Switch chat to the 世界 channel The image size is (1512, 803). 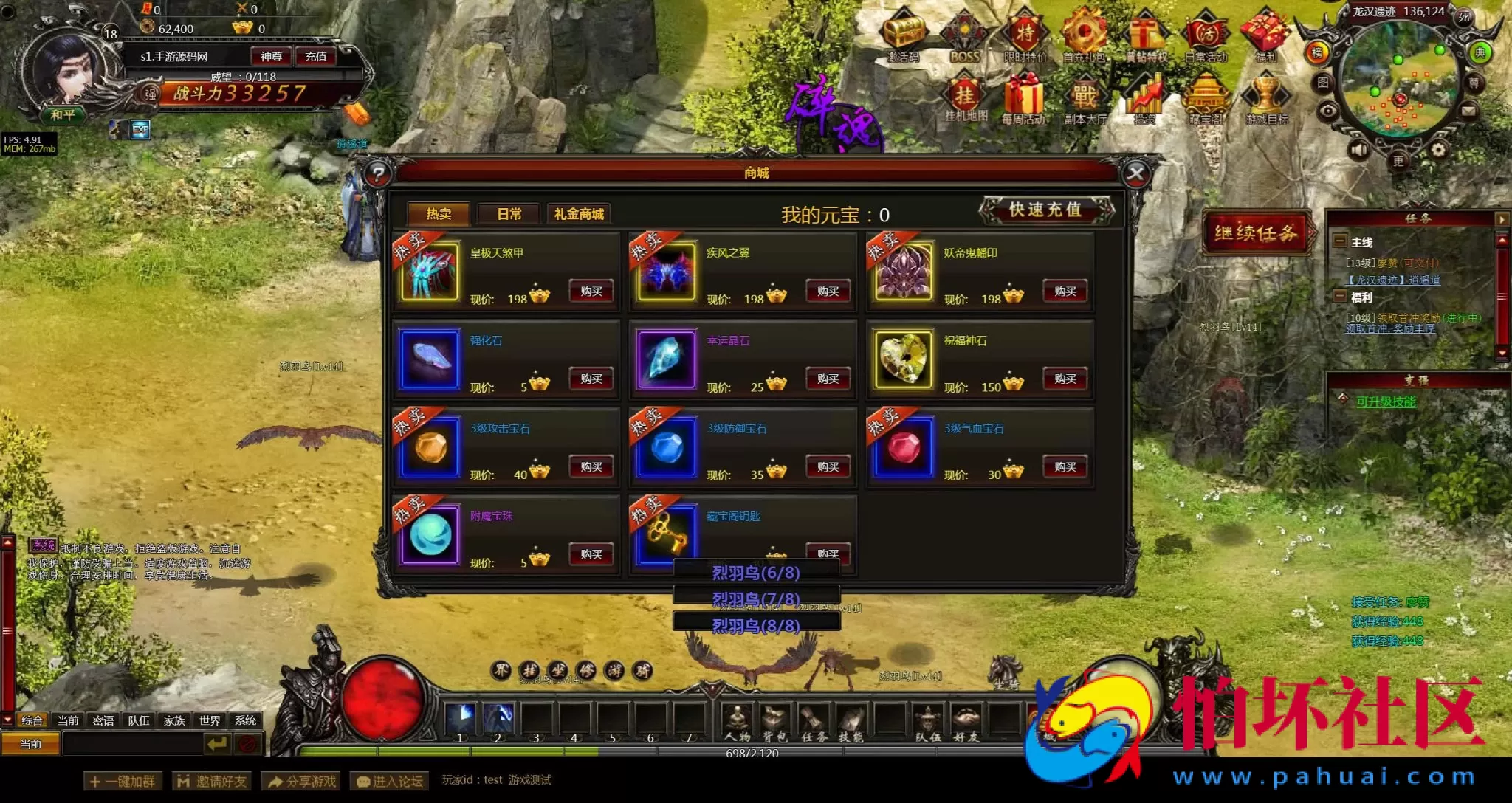pyautogui.click(x=210, y=720)
